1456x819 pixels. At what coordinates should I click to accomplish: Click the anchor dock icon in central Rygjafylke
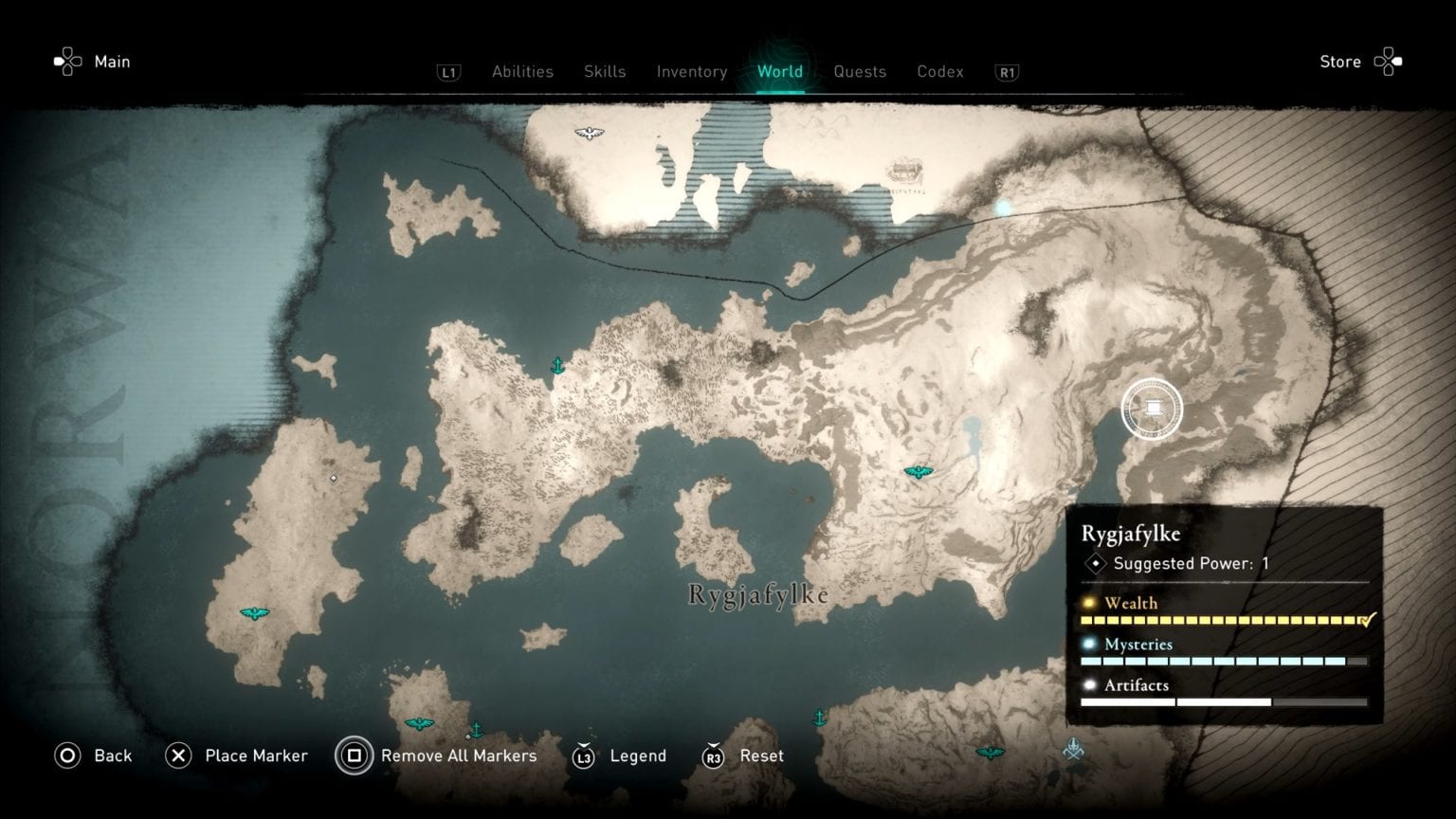557,365
